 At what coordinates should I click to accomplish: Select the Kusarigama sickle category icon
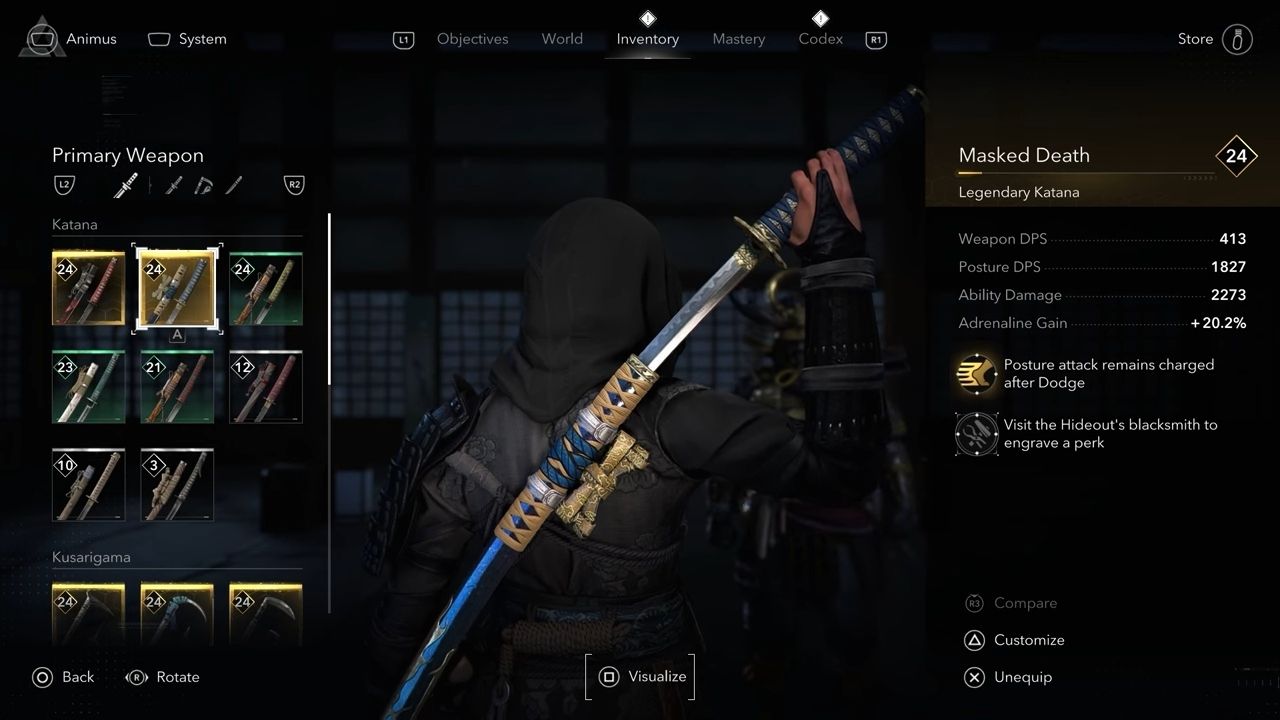[205, 185]
